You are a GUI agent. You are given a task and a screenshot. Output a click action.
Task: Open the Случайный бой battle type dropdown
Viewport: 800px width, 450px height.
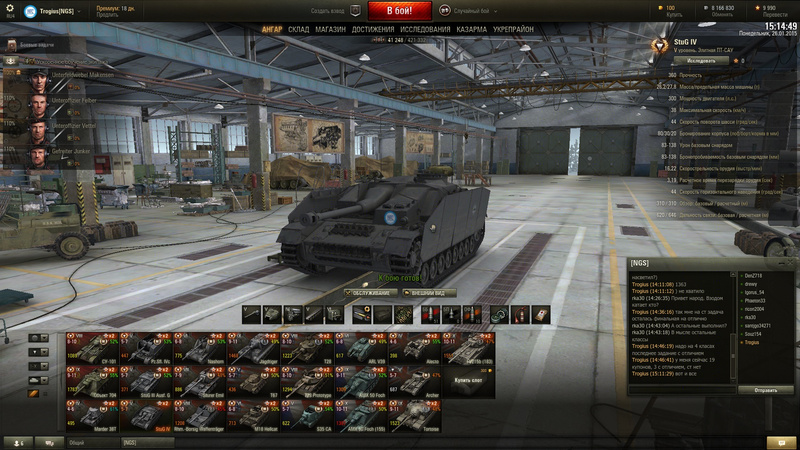pyautogui.click(x=472, y=10)
